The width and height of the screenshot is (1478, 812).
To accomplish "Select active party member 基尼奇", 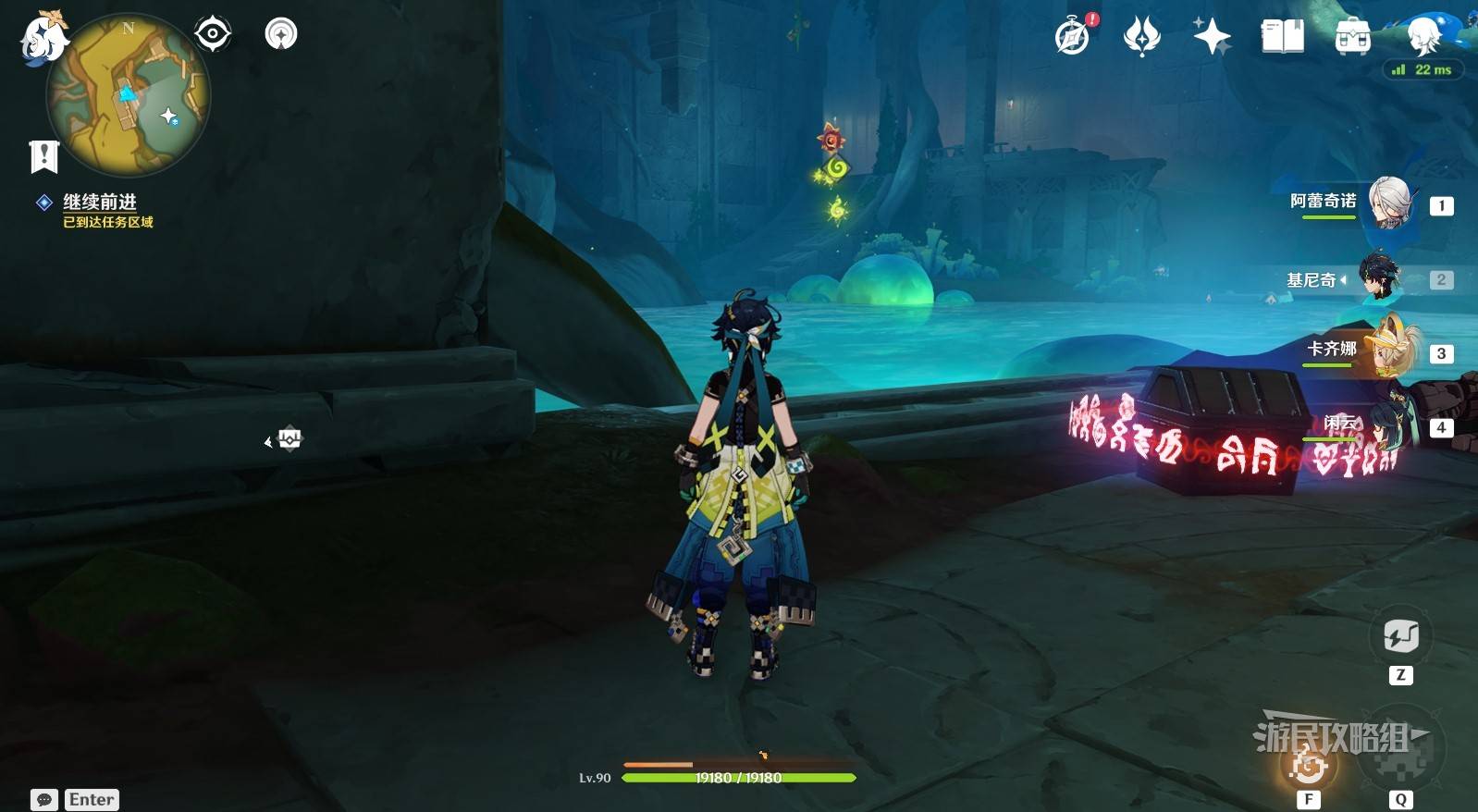I will (x=1378, y=277).
